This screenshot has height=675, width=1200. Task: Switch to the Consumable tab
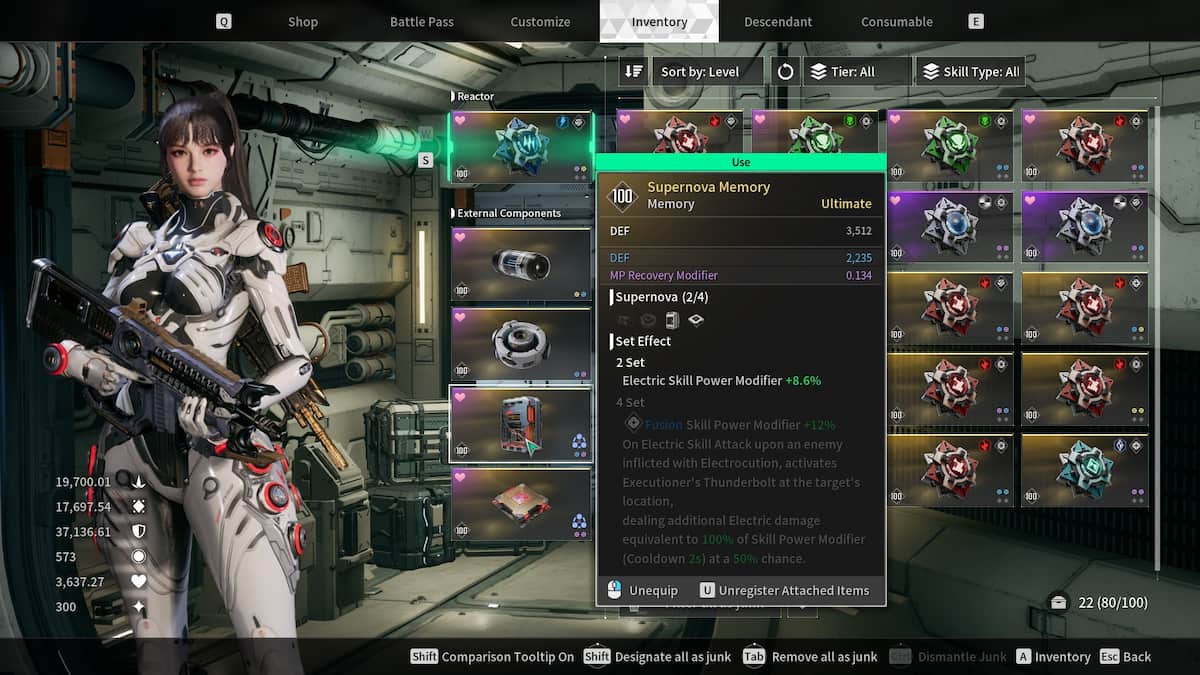[896, 21]
